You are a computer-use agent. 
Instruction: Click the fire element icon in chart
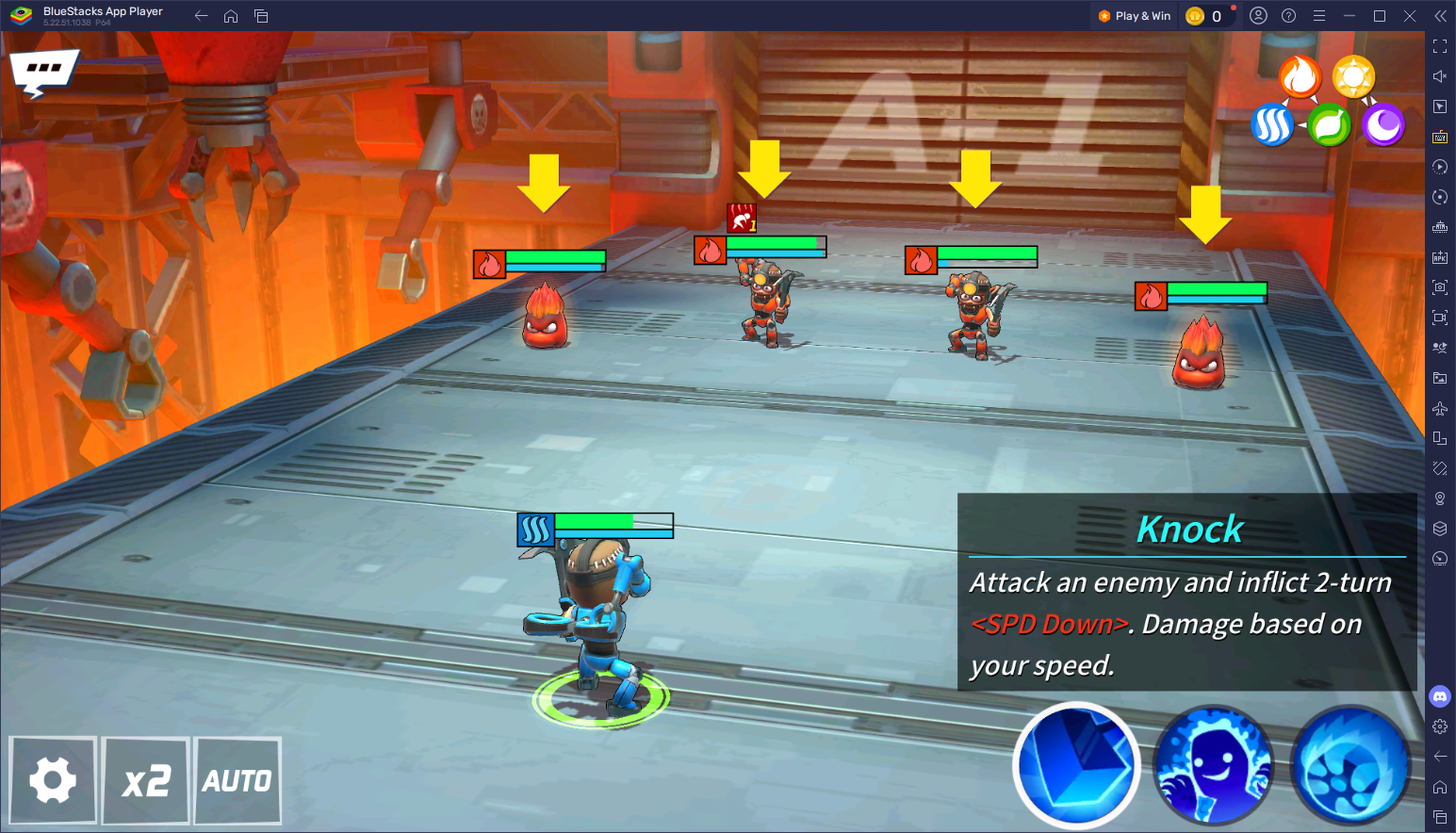pos(1300,77)
